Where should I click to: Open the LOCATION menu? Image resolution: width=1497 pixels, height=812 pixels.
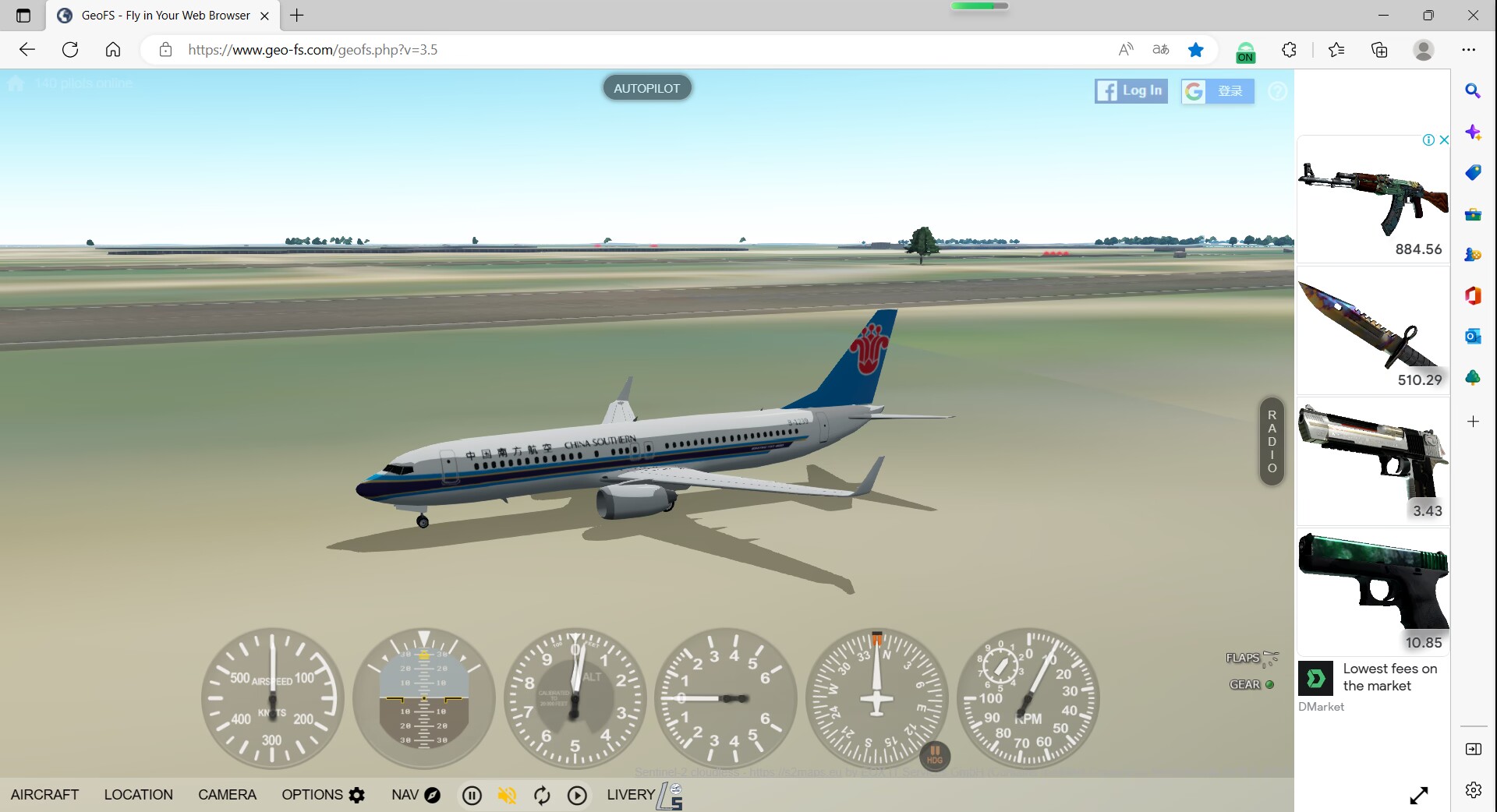pos(138,795)
